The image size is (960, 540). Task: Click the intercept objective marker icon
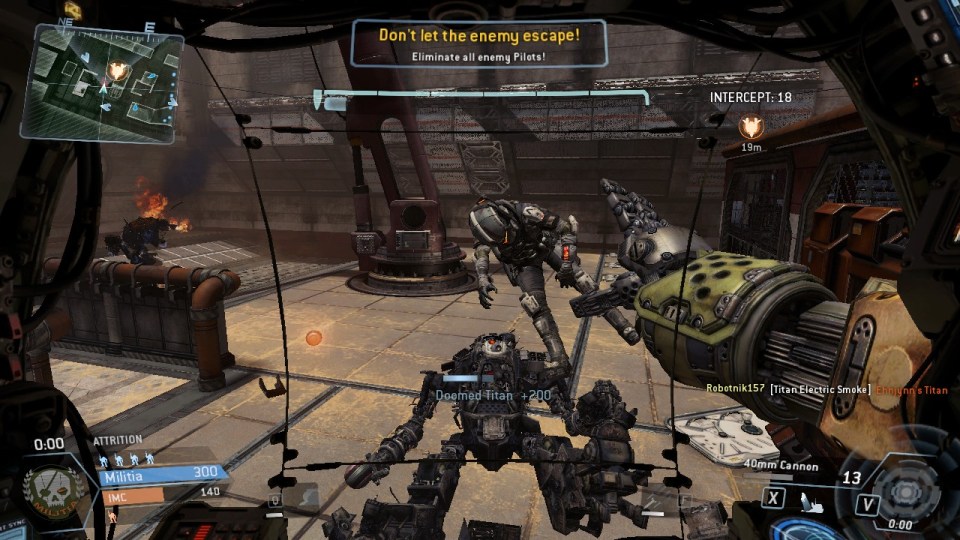750,127
